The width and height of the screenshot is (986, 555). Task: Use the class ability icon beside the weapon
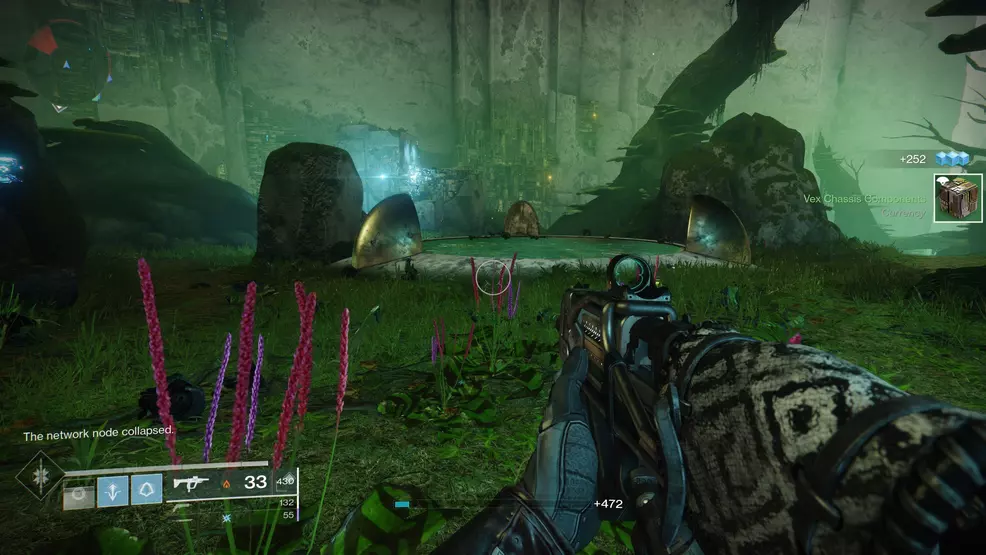click(x=146, y=489)
